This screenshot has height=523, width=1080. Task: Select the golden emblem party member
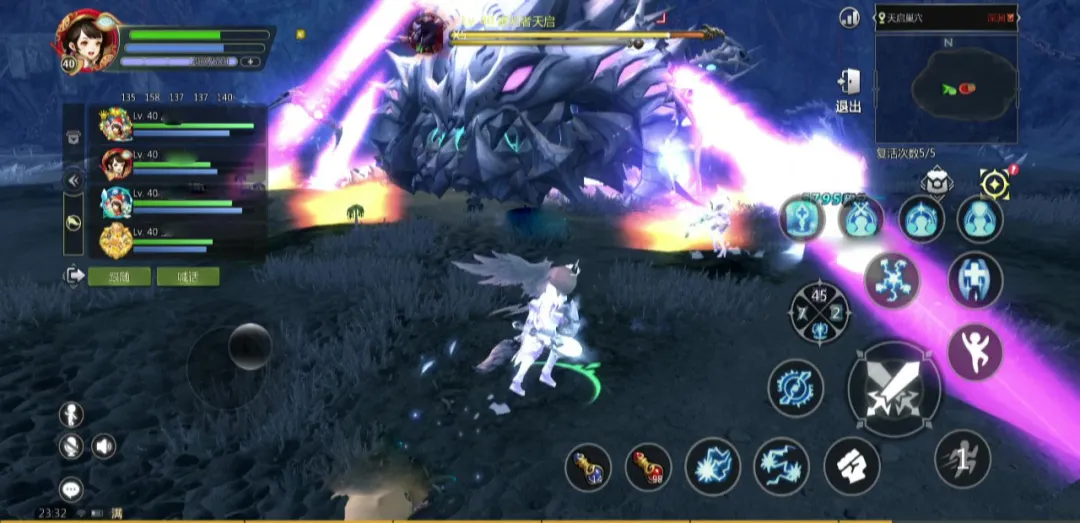pos(116,240)
